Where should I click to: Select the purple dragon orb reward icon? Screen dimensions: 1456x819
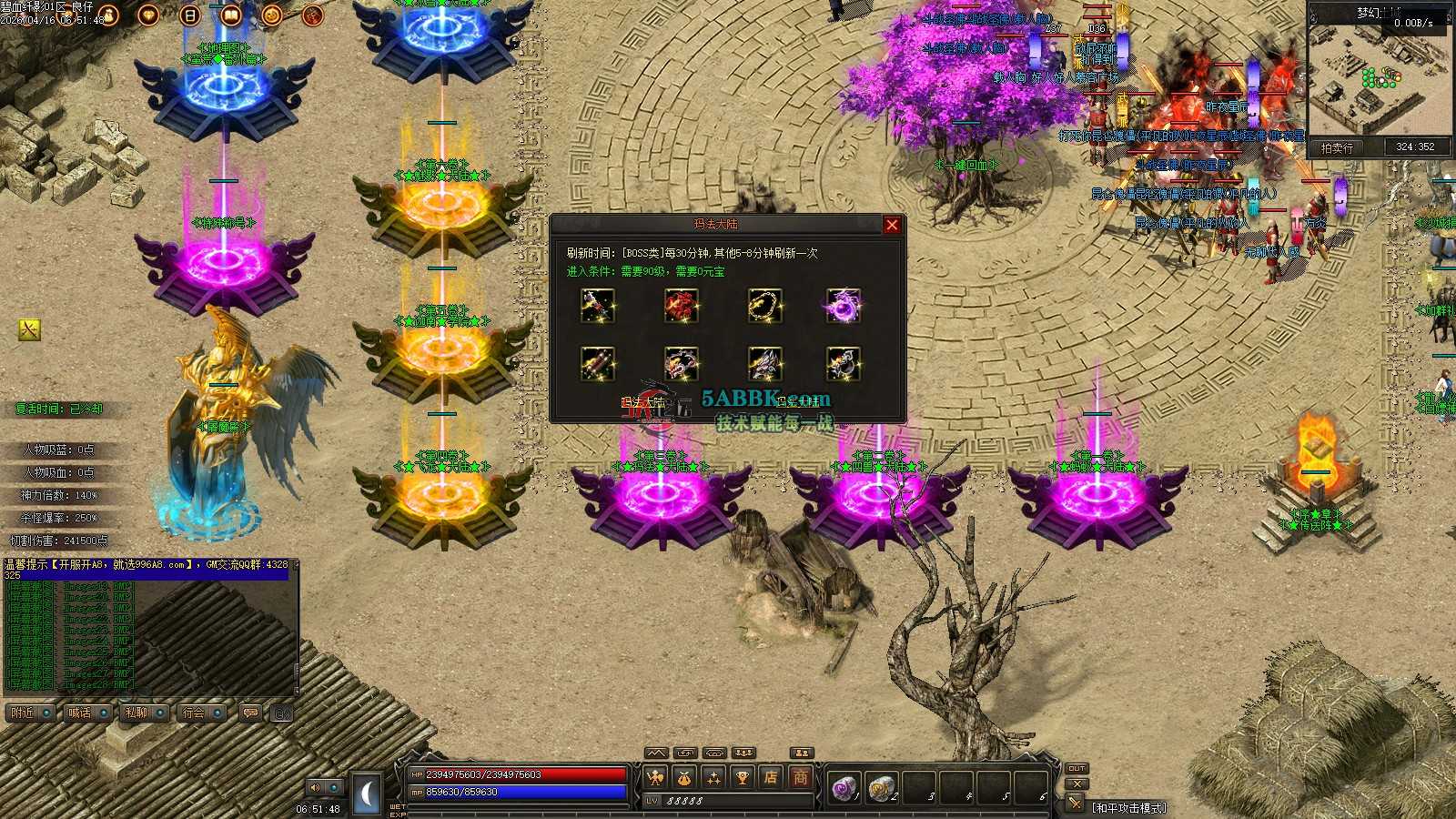click(x=844, y=306)
